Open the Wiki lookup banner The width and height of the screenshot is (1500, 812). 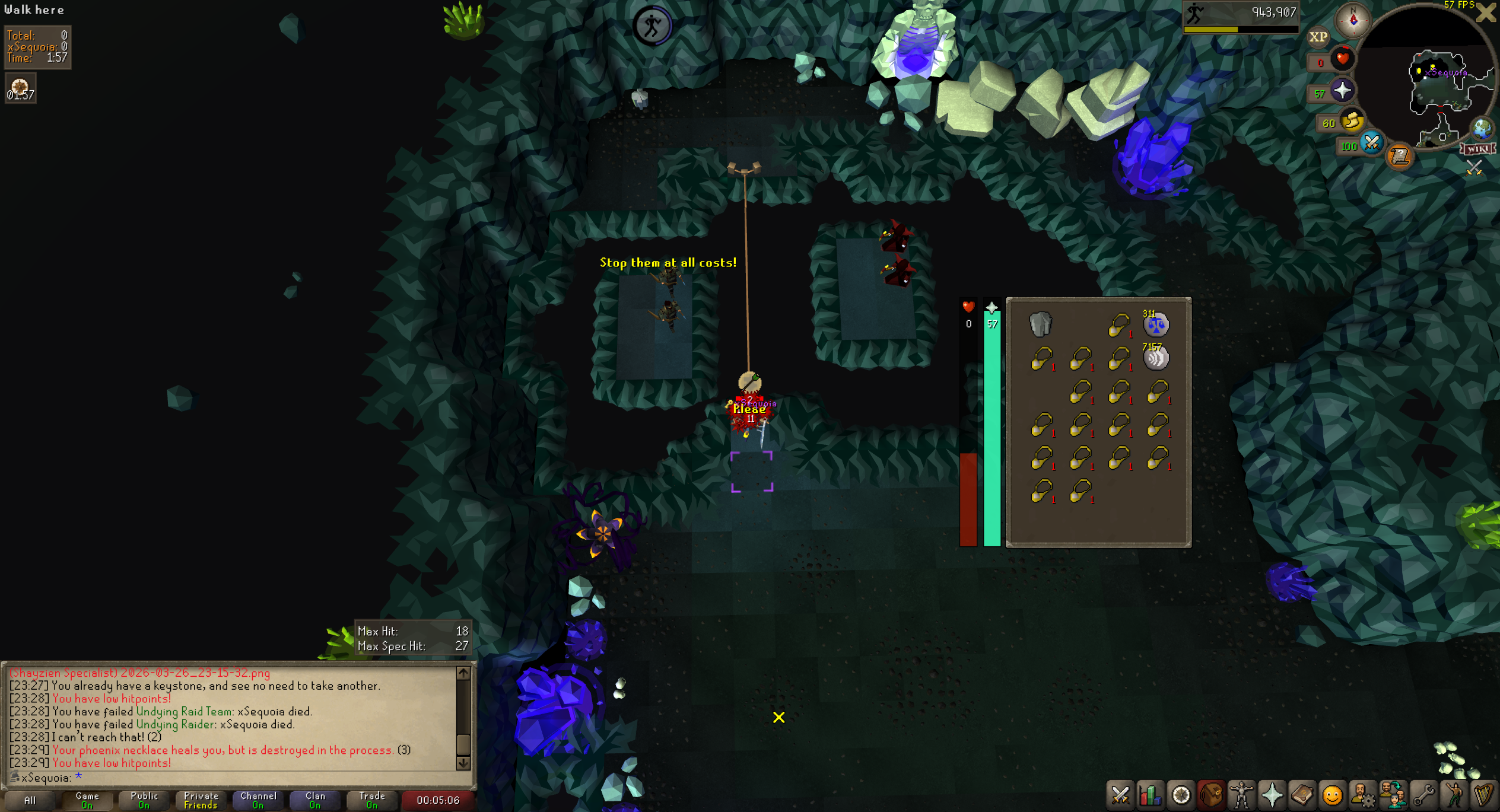(x=1477, y=148)
